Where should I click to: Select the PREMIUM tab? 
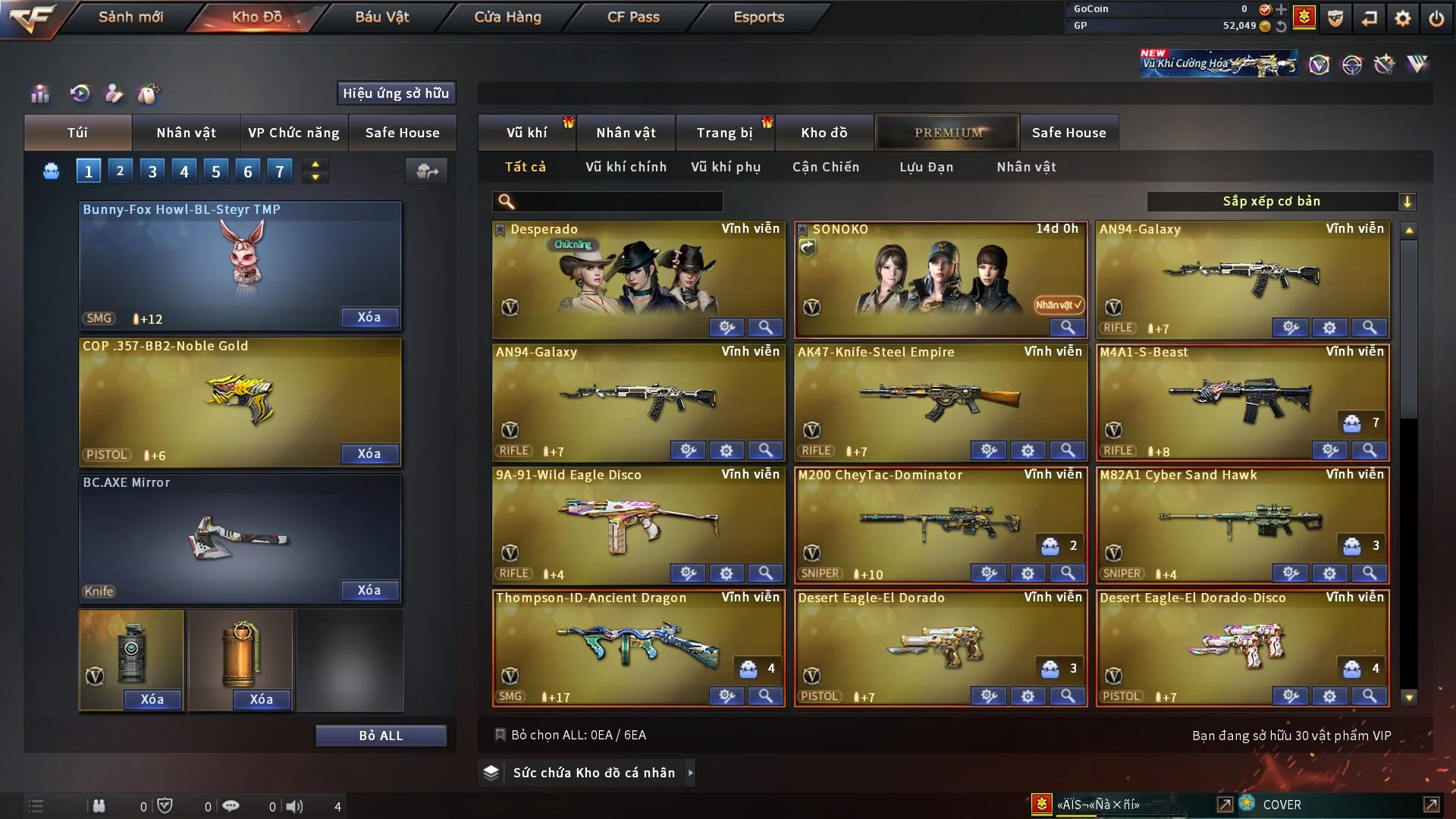[x=947, y=133]
